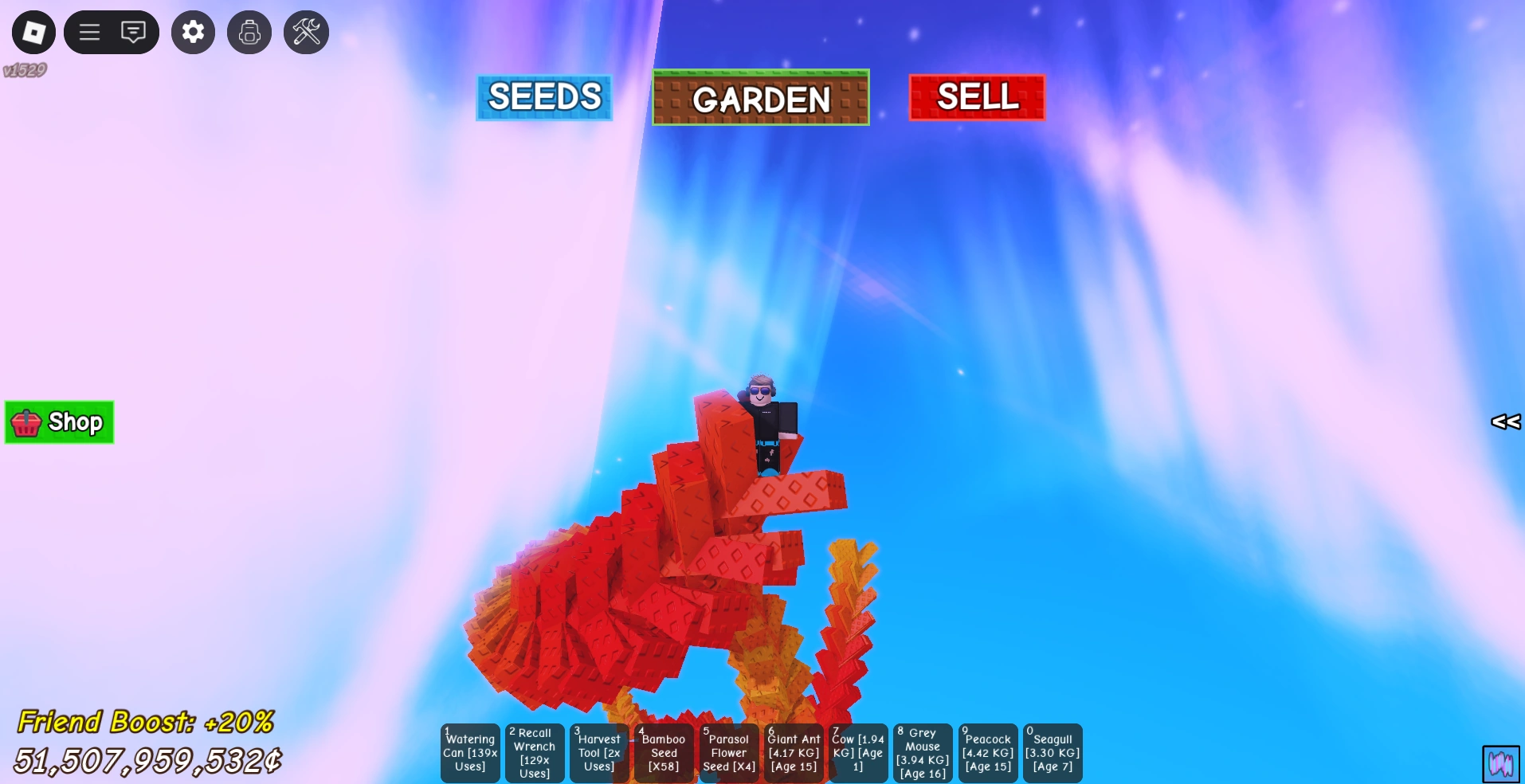
Task: Equip the Harvest Tool
Action: [x=599, y=752]
